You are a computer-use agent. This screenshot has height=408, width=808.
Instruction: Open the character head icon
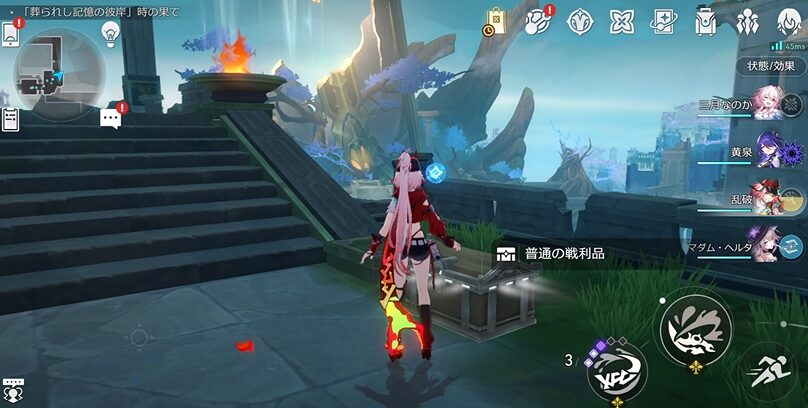pos(790,20)
